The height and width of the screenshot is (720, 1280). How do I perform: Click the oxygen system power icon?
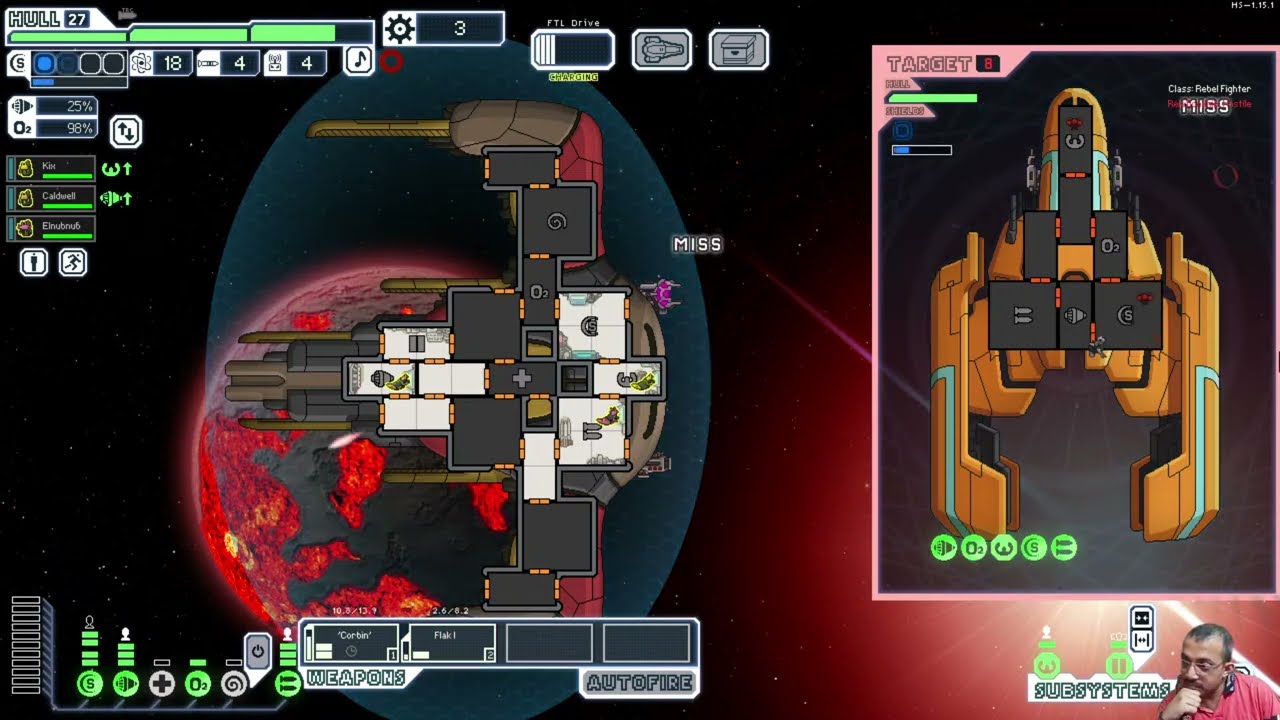(x=198, y=684)
